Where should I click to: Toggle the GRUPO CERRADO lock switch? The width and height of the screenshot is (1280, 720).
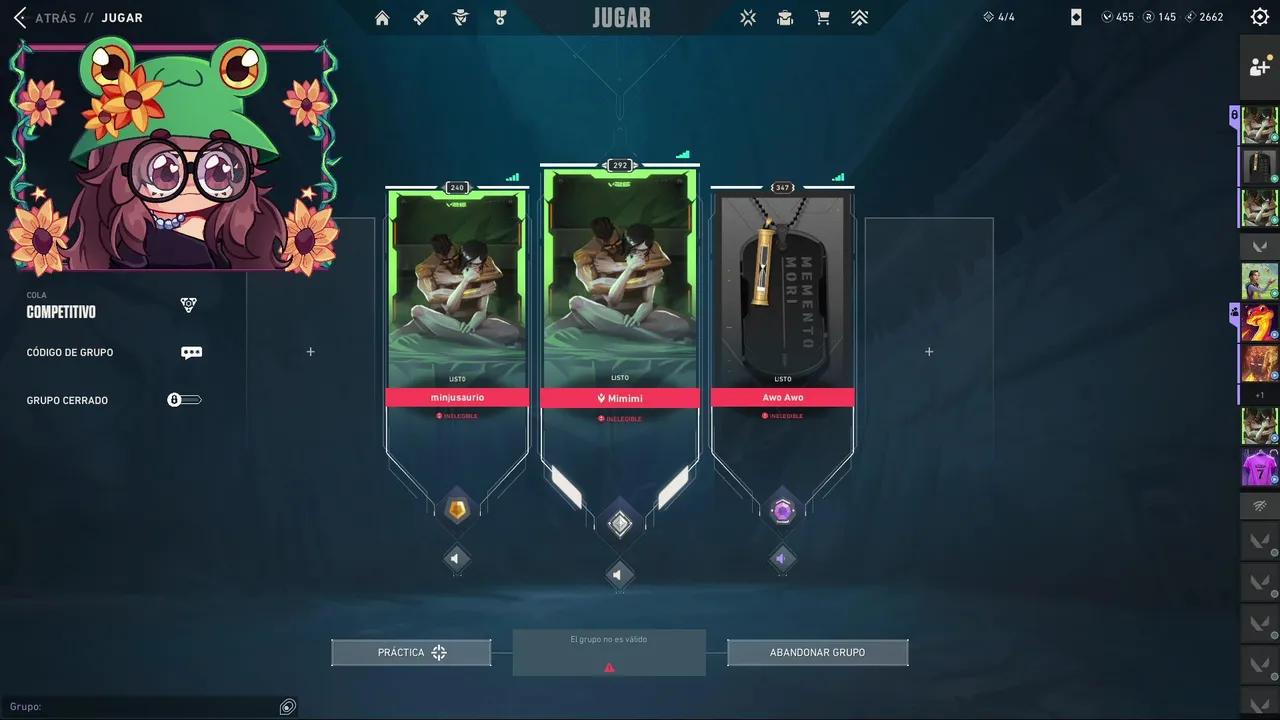(x=184, y=400)
